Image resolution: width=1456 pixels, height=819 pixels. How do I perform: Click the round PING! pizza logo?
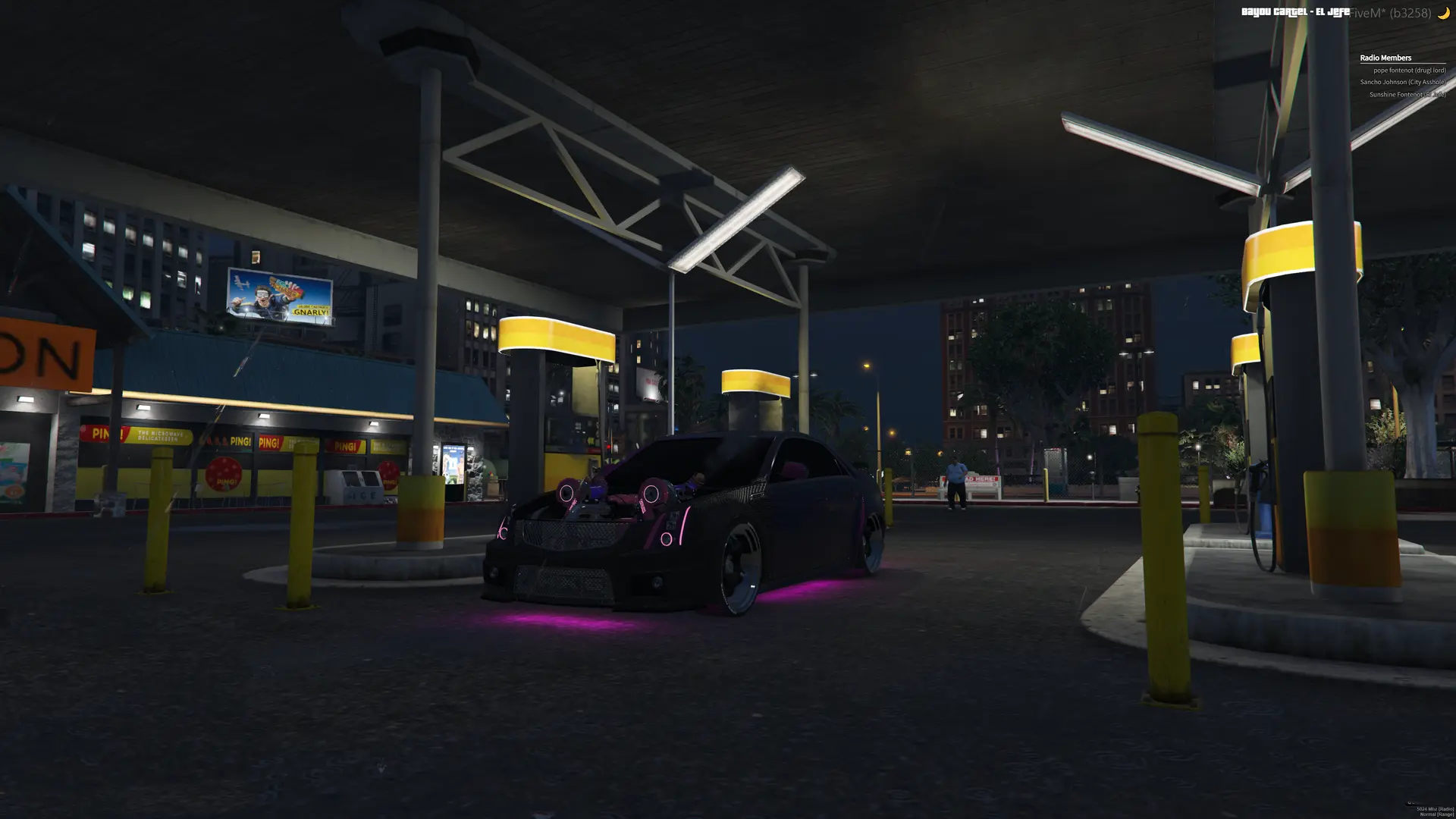pos(224,475)
